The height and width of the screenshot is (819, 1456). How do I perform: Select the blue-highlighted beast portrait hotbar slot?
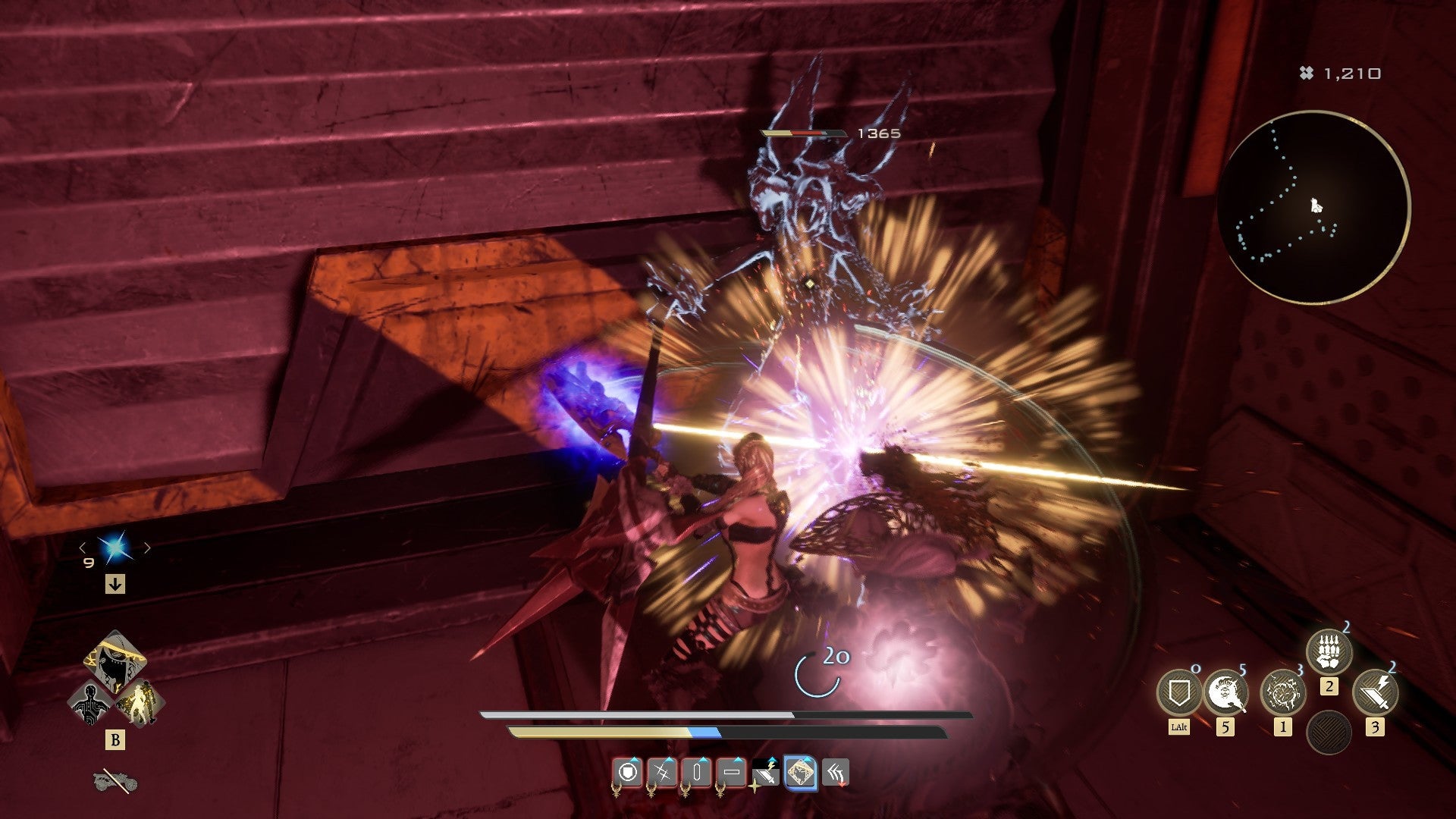pyautogui.click(x=800, y=772)
